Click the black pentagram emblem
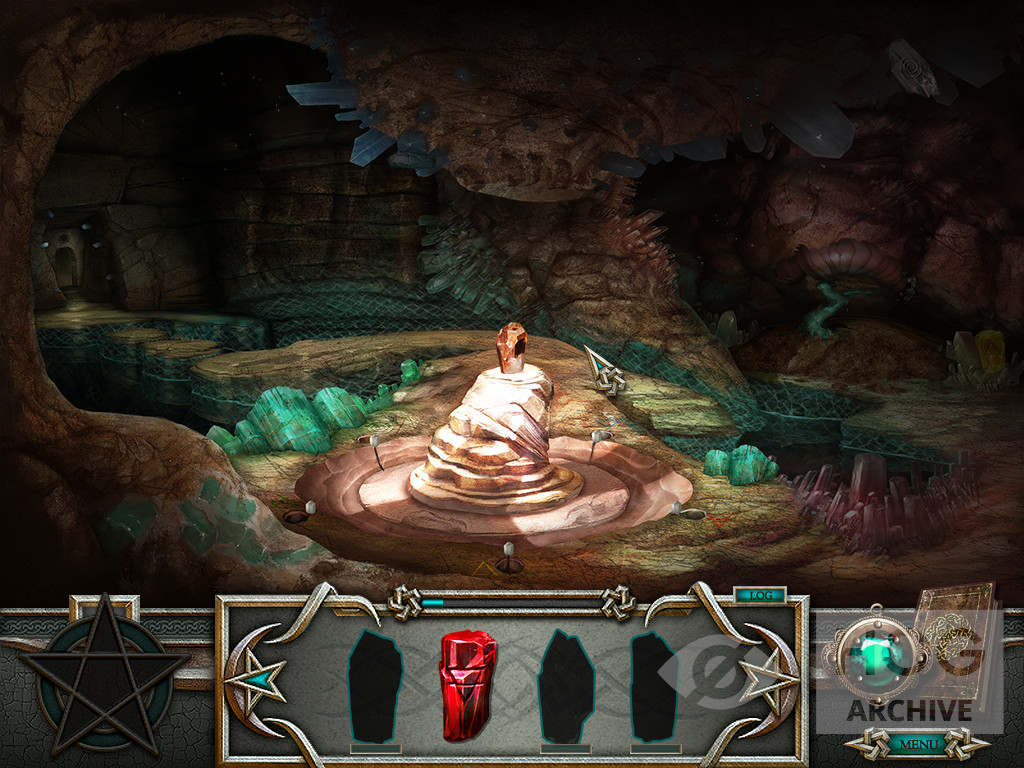 coord(104,674)
